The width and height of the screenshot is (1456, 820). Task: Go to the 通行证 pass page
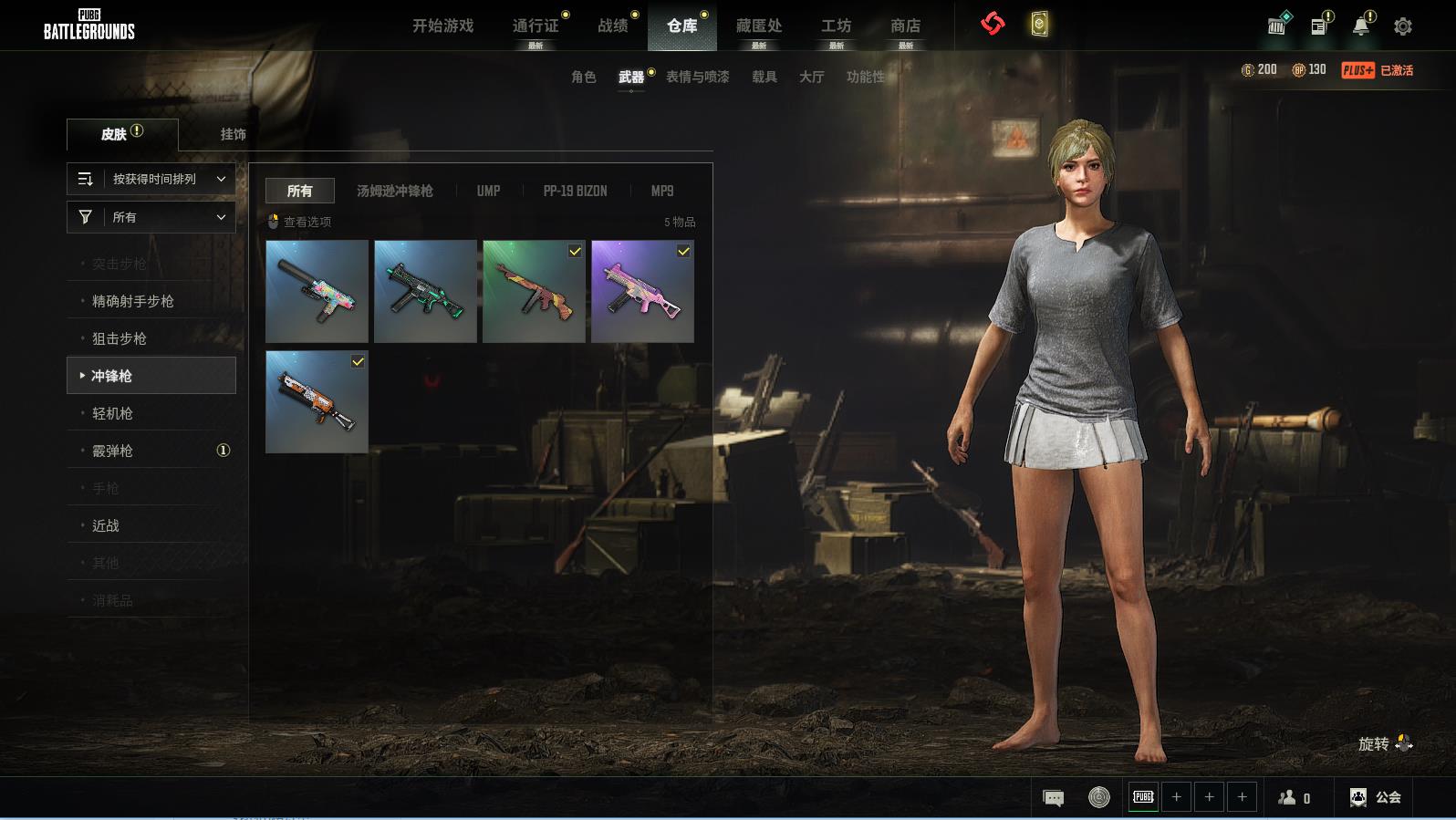536,26
